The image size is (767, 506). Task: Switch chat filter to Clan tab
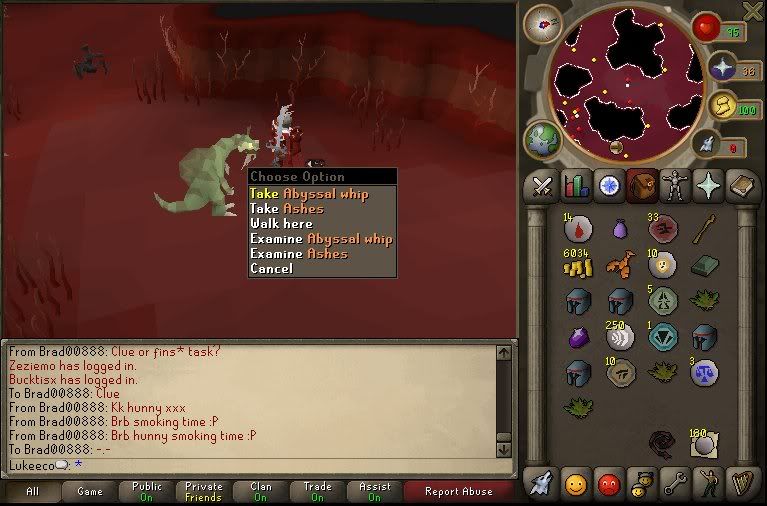click(x=262, y=491)
